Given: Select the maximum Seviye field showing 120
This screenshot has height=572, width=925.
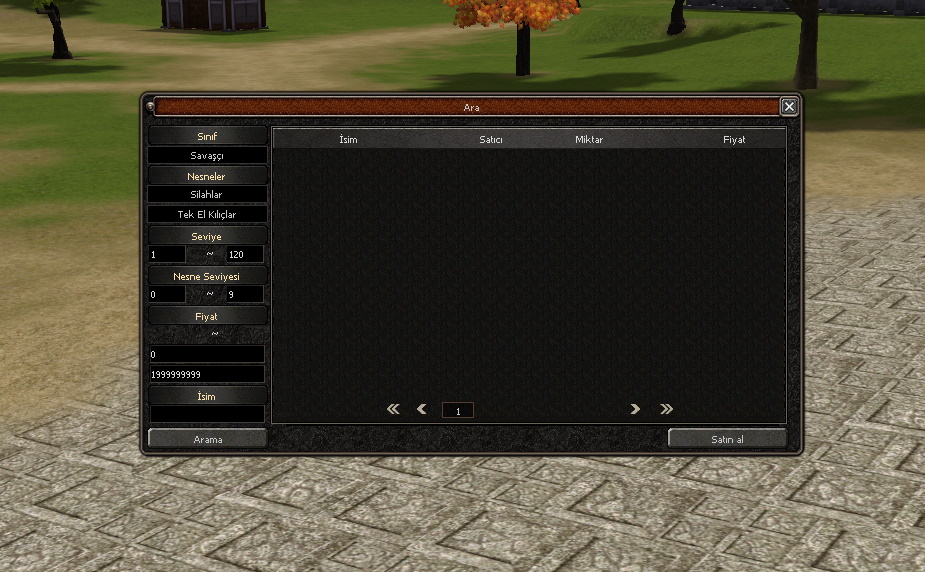Looking at the screenshot, I should (245, 255).
